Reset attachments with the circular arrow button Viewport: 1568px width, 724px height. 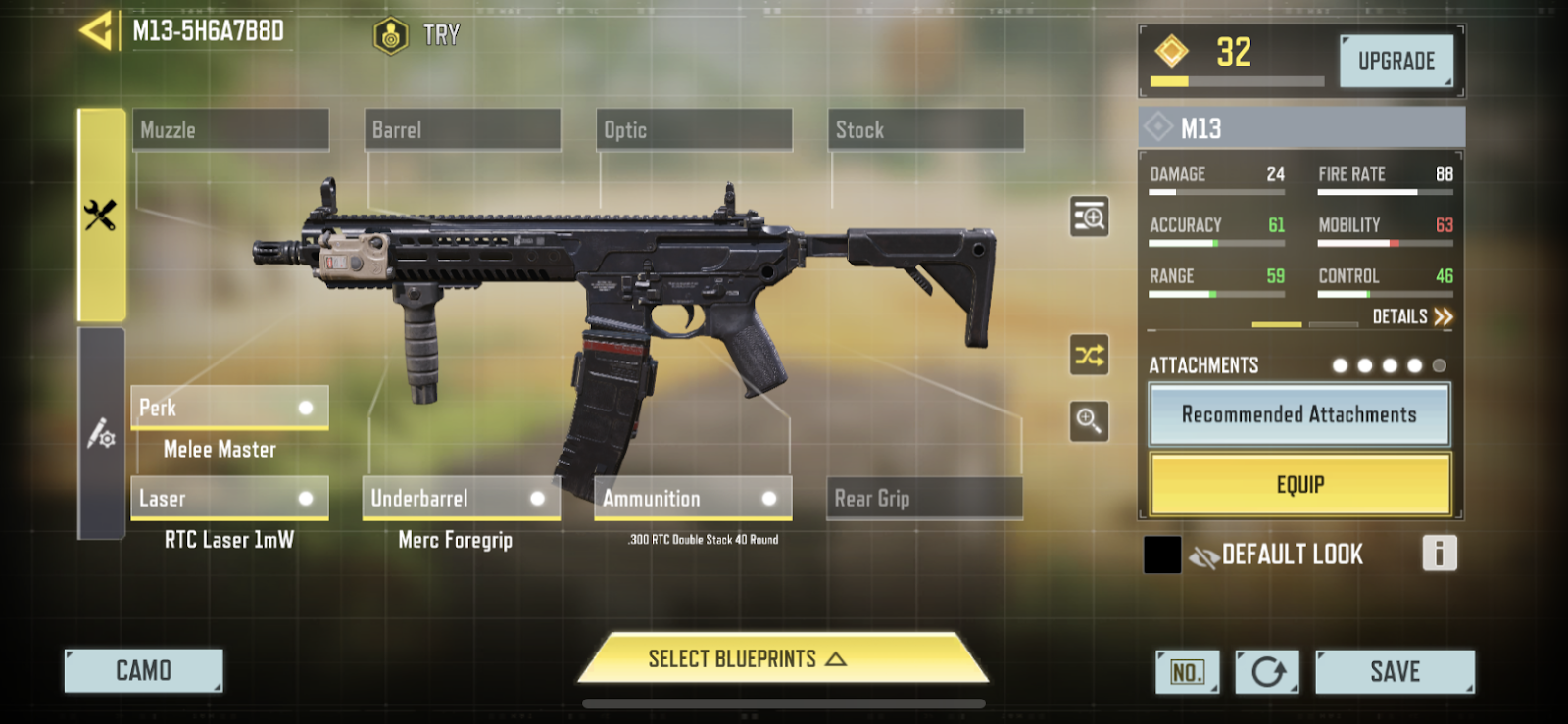pyautogui.click(x=1267, y=672)
